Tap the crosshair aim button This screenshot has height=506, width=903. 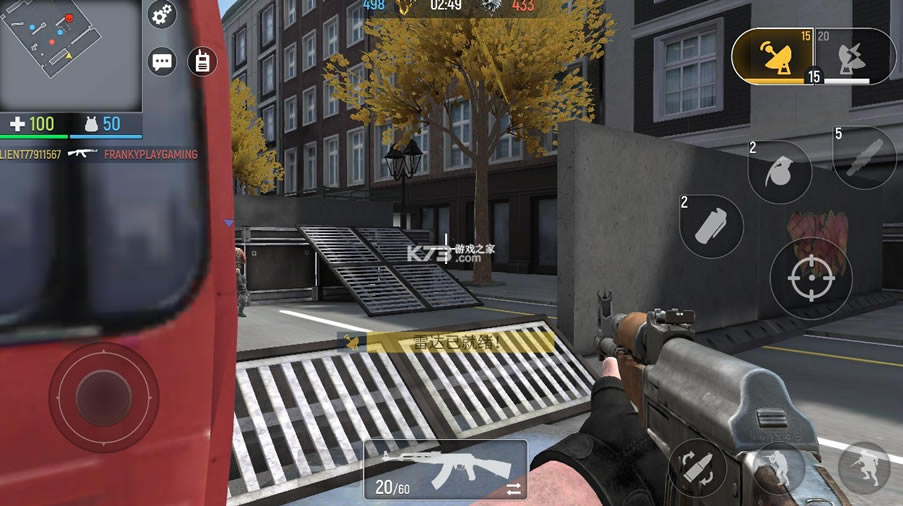(x=811, y=279)
